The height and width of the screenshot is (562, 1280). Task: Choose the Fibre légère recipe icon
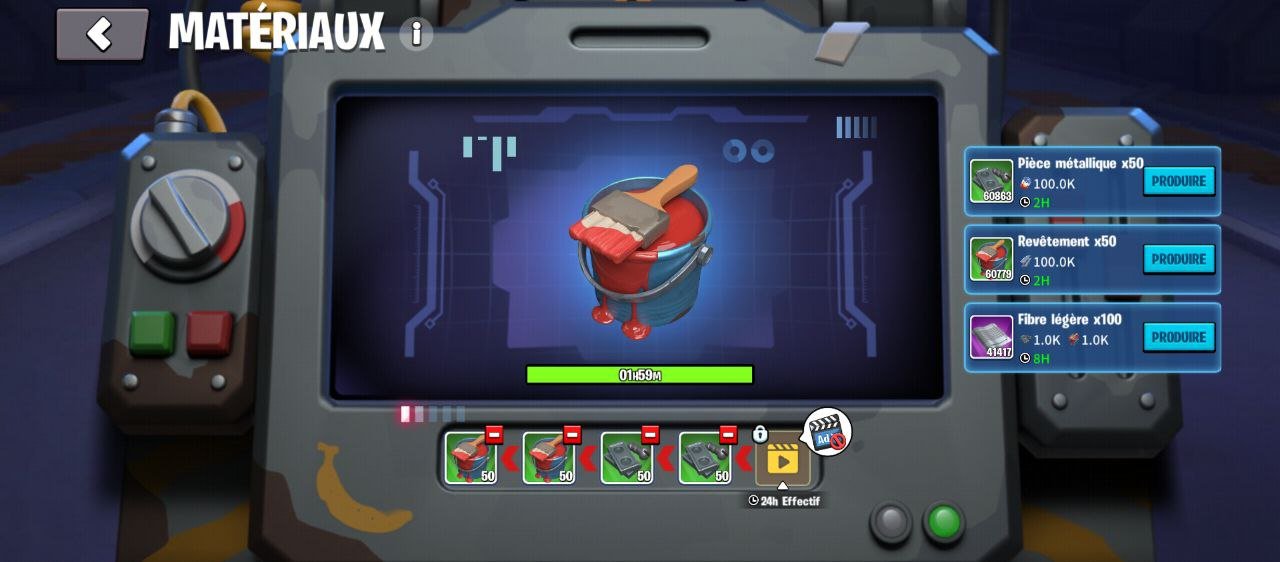pyautogui.click(x=991, y=337)
